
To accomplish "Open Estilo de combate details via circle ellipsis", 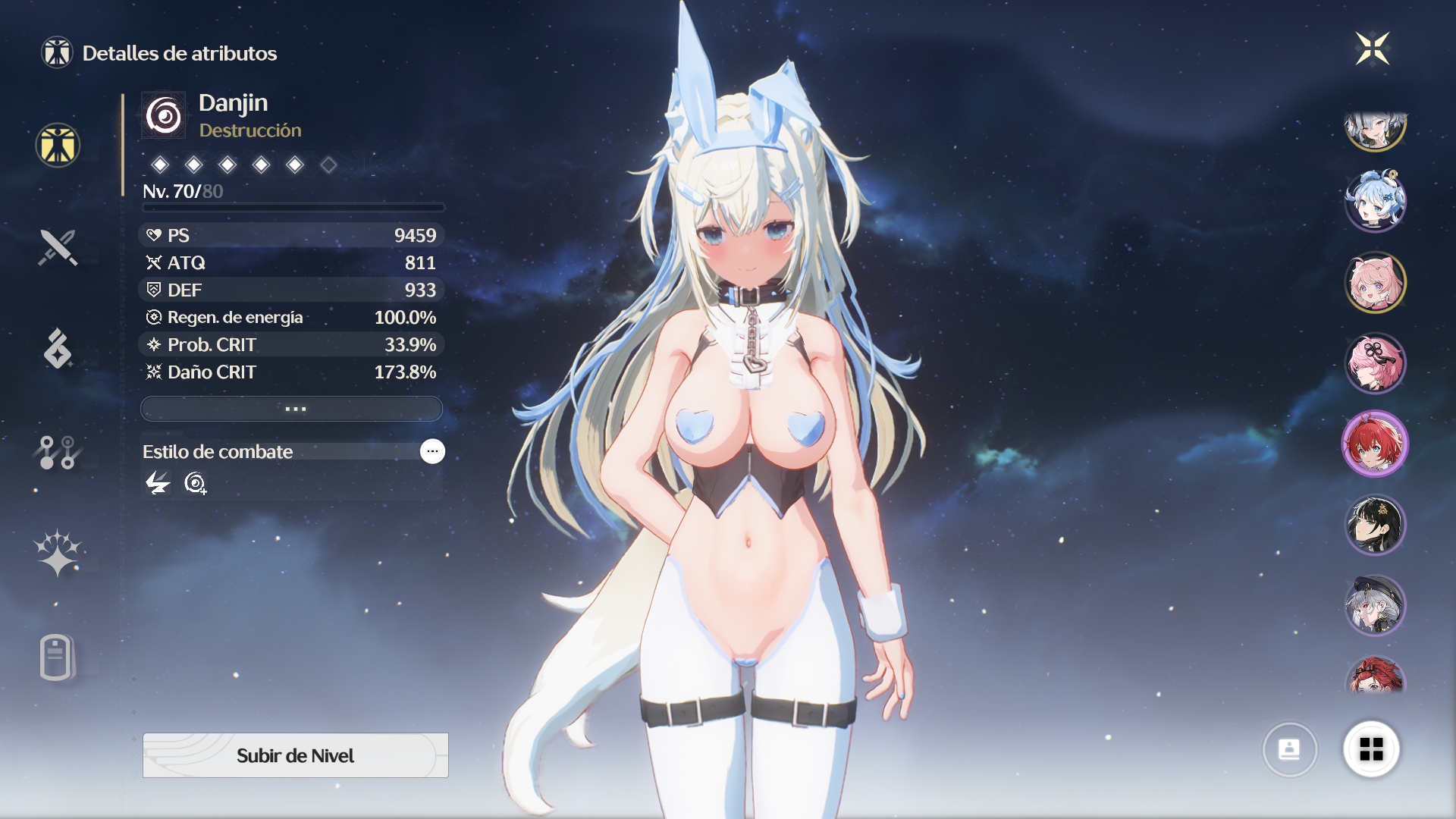I will [431, 451].
